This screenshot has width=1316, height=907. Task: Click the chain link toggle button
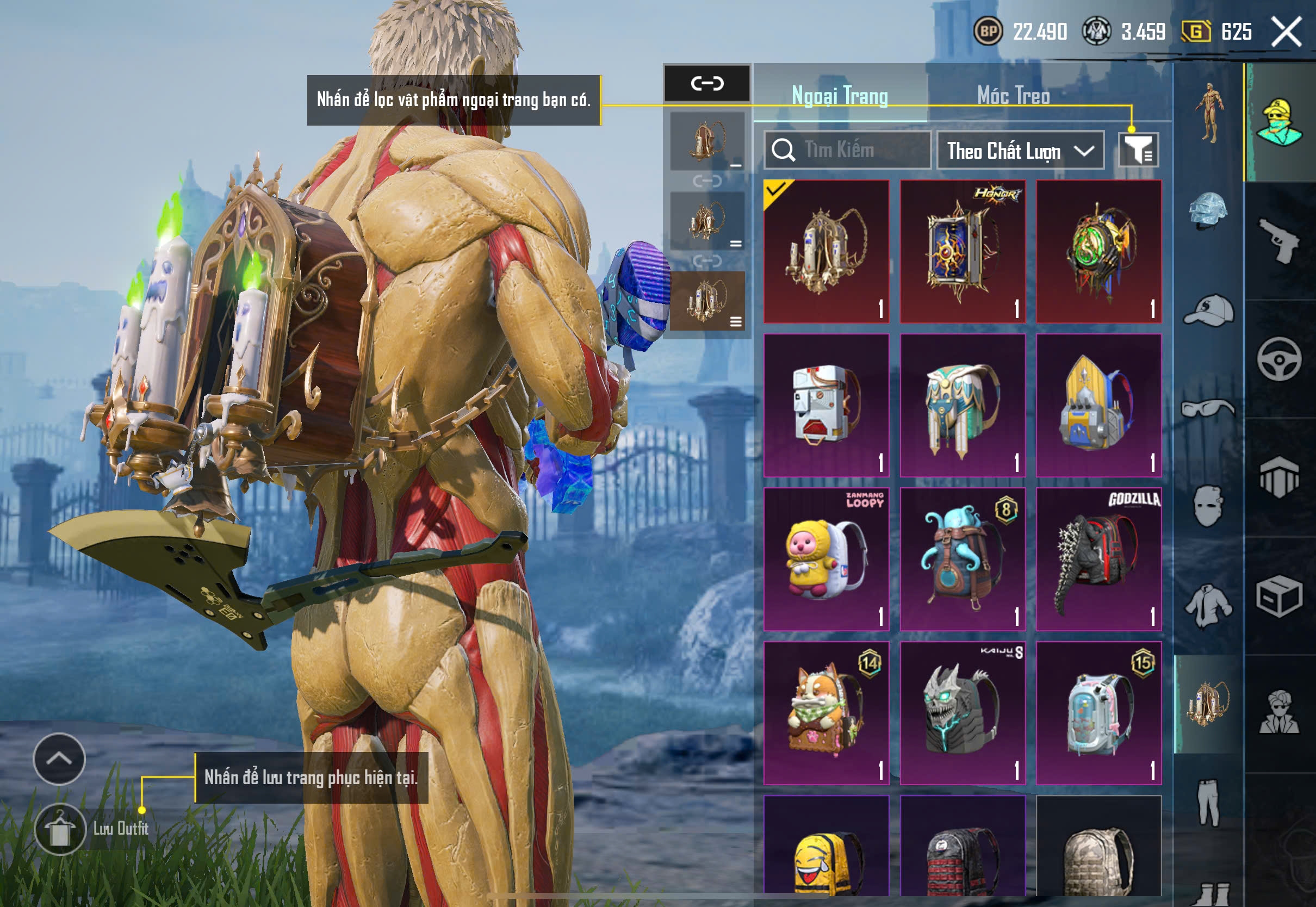click(x=707, y=84)
